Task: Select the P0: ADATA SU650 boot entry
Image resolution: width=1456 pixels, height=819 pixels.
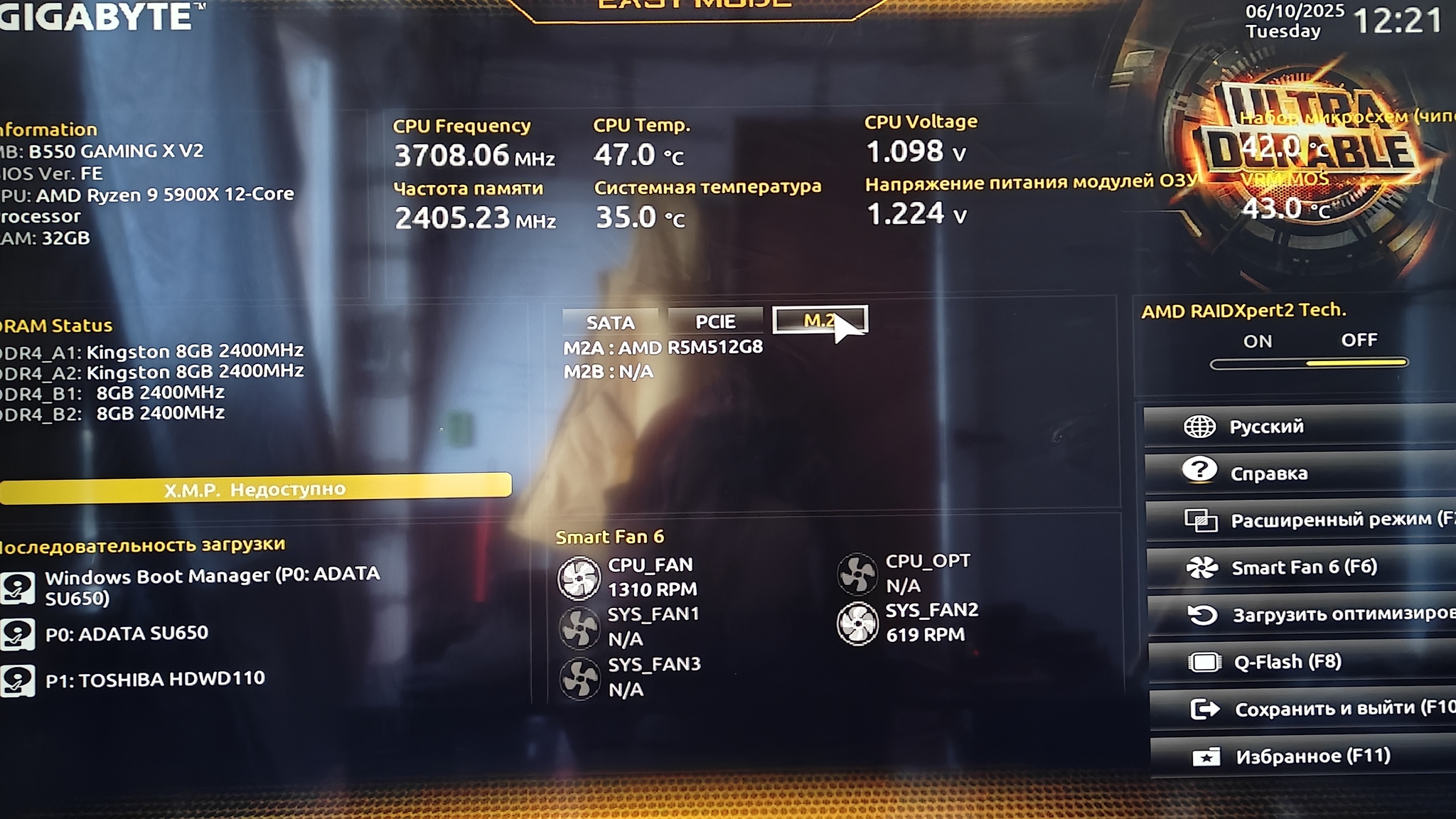Action: point(127,633)
